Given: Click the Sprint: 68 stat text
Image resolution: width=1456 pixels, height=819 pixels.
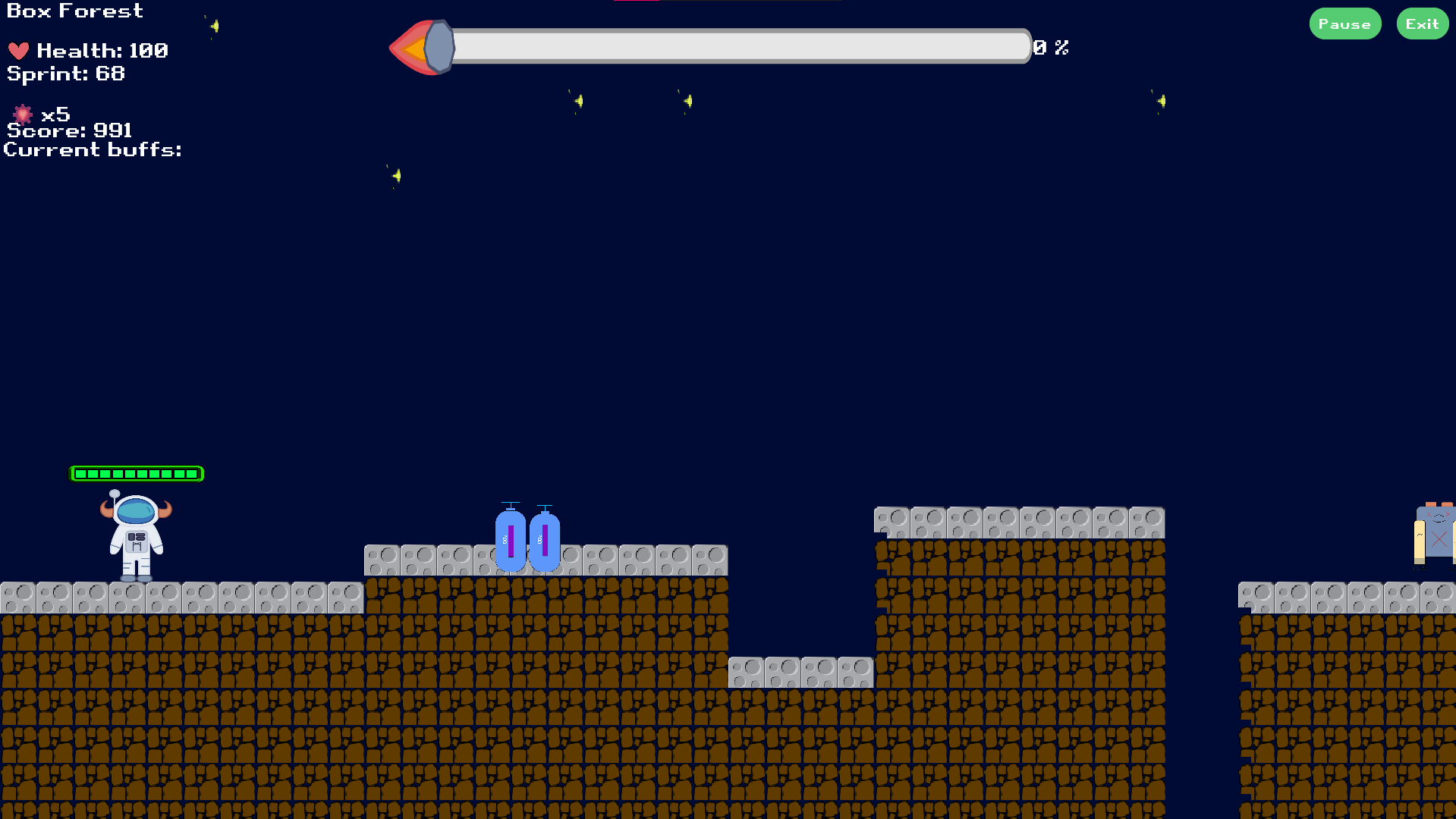Looking at the screenshot, I should point(64,74).
